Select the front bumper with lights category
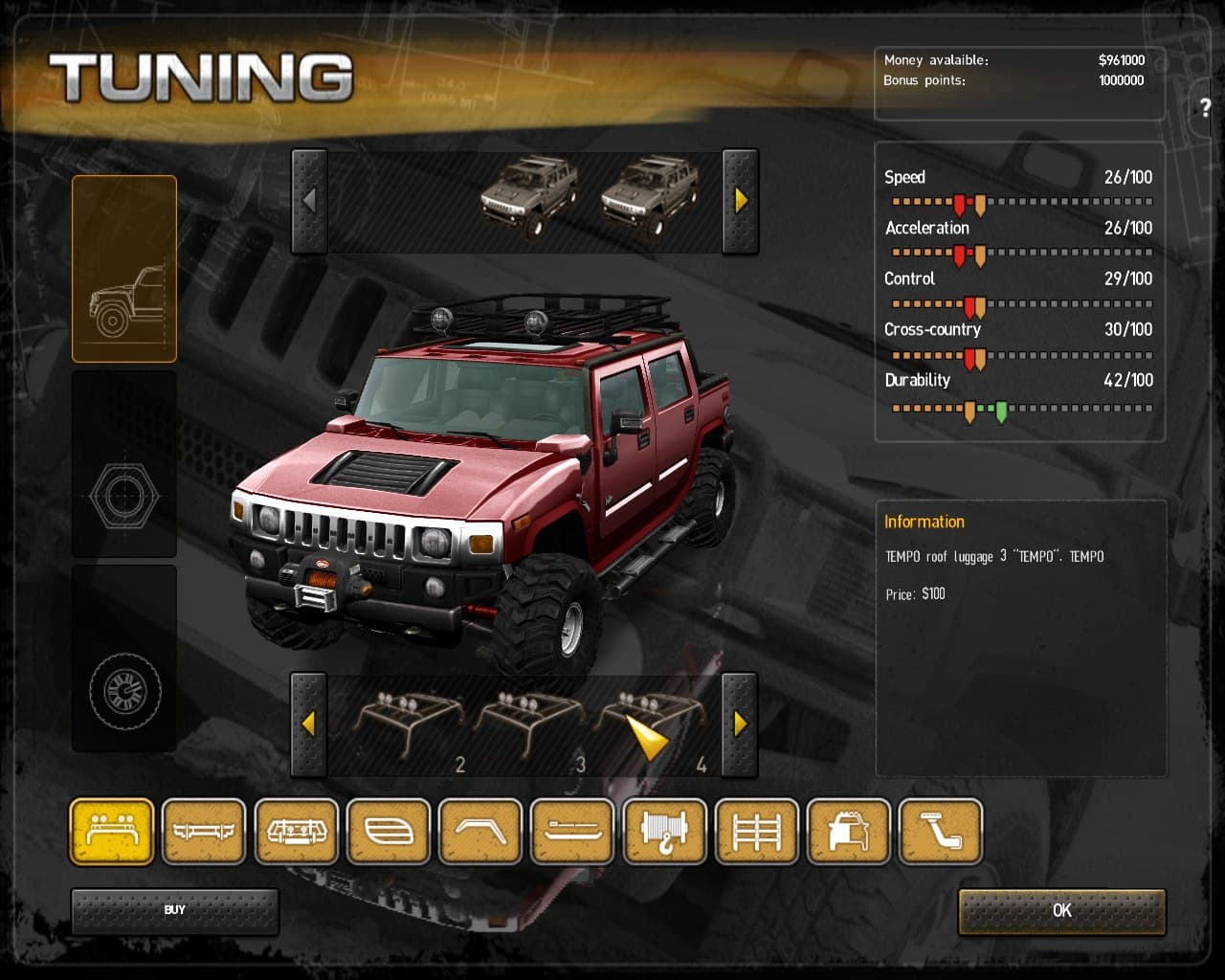Screen dimensions: 1225x980 pyautogui.click(x=297, y=831)
